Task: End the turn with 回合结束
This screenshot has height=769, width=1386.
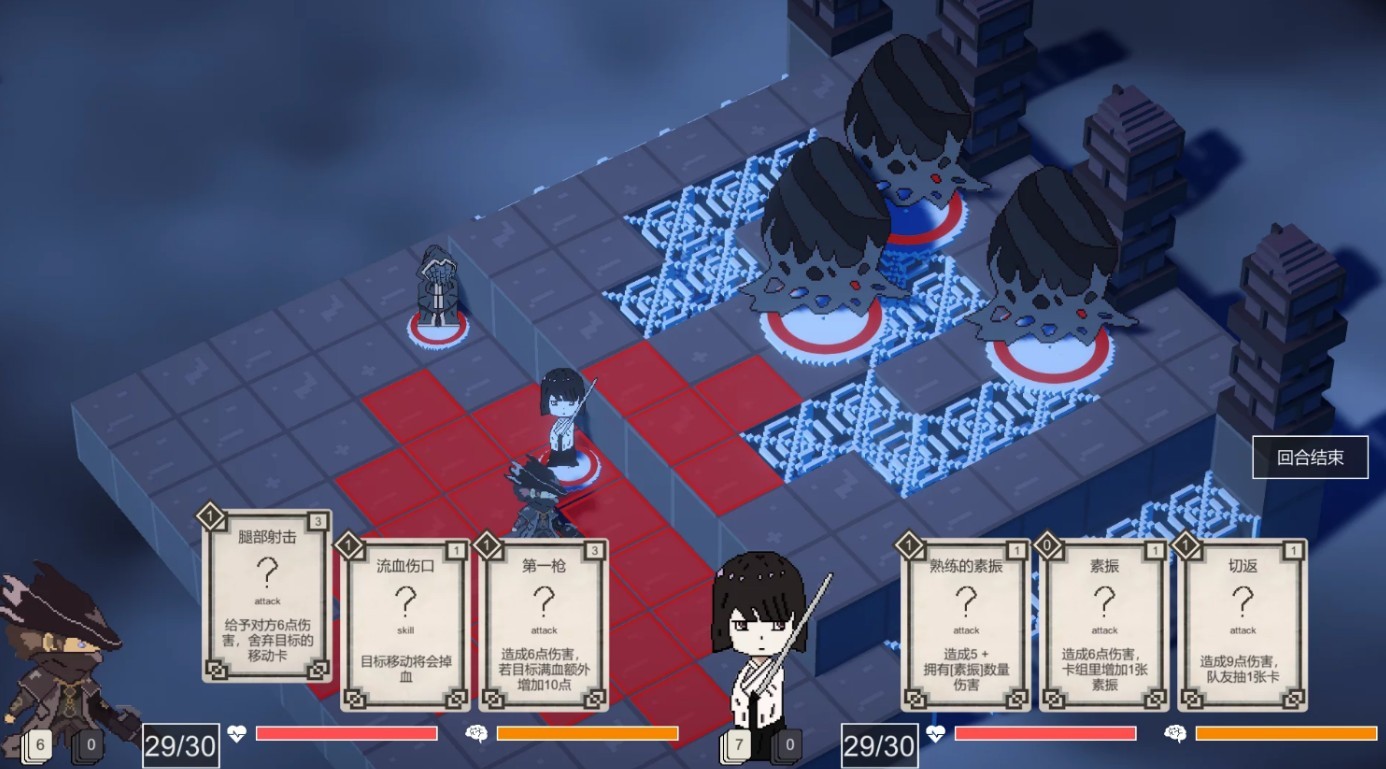Action: tap(1310, 458)
